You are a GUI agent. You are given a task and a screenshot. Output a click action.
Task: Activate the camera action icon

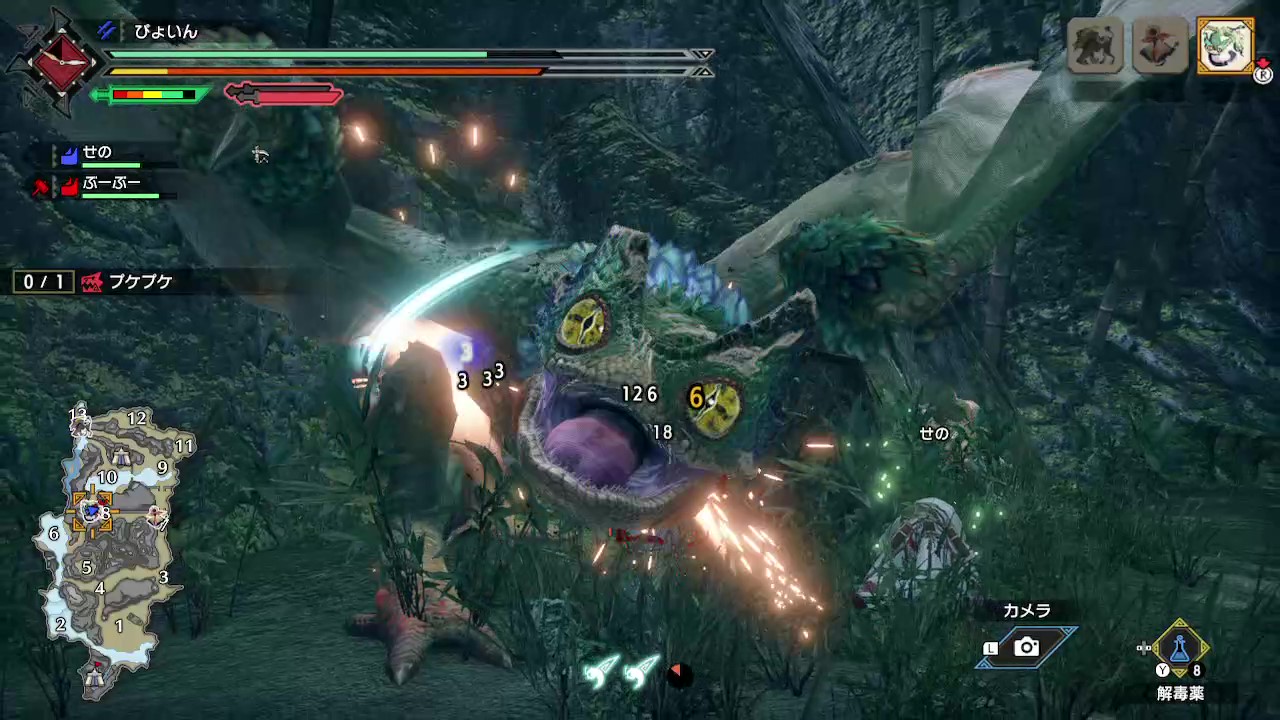coord(1026,648)
